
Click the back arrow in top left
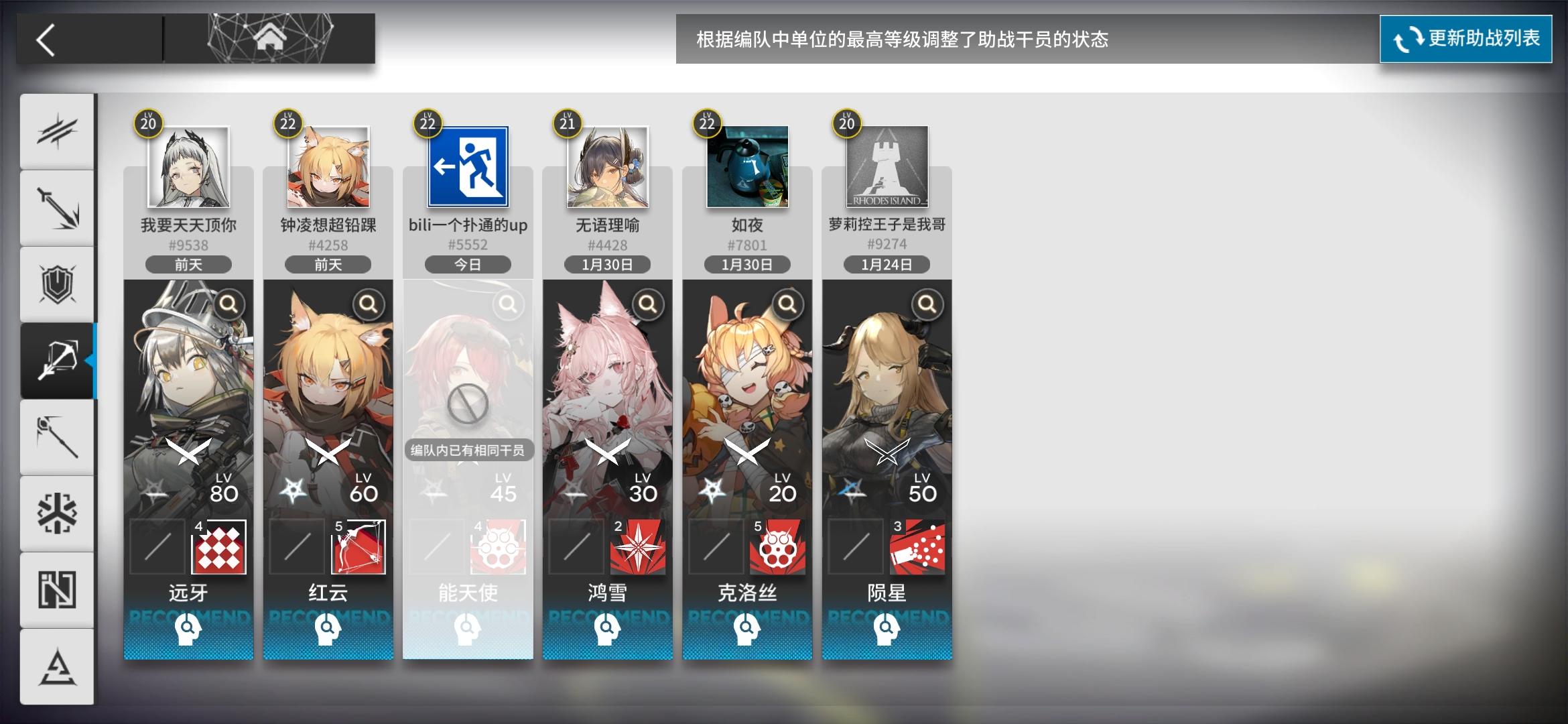[x=46, y=40]
